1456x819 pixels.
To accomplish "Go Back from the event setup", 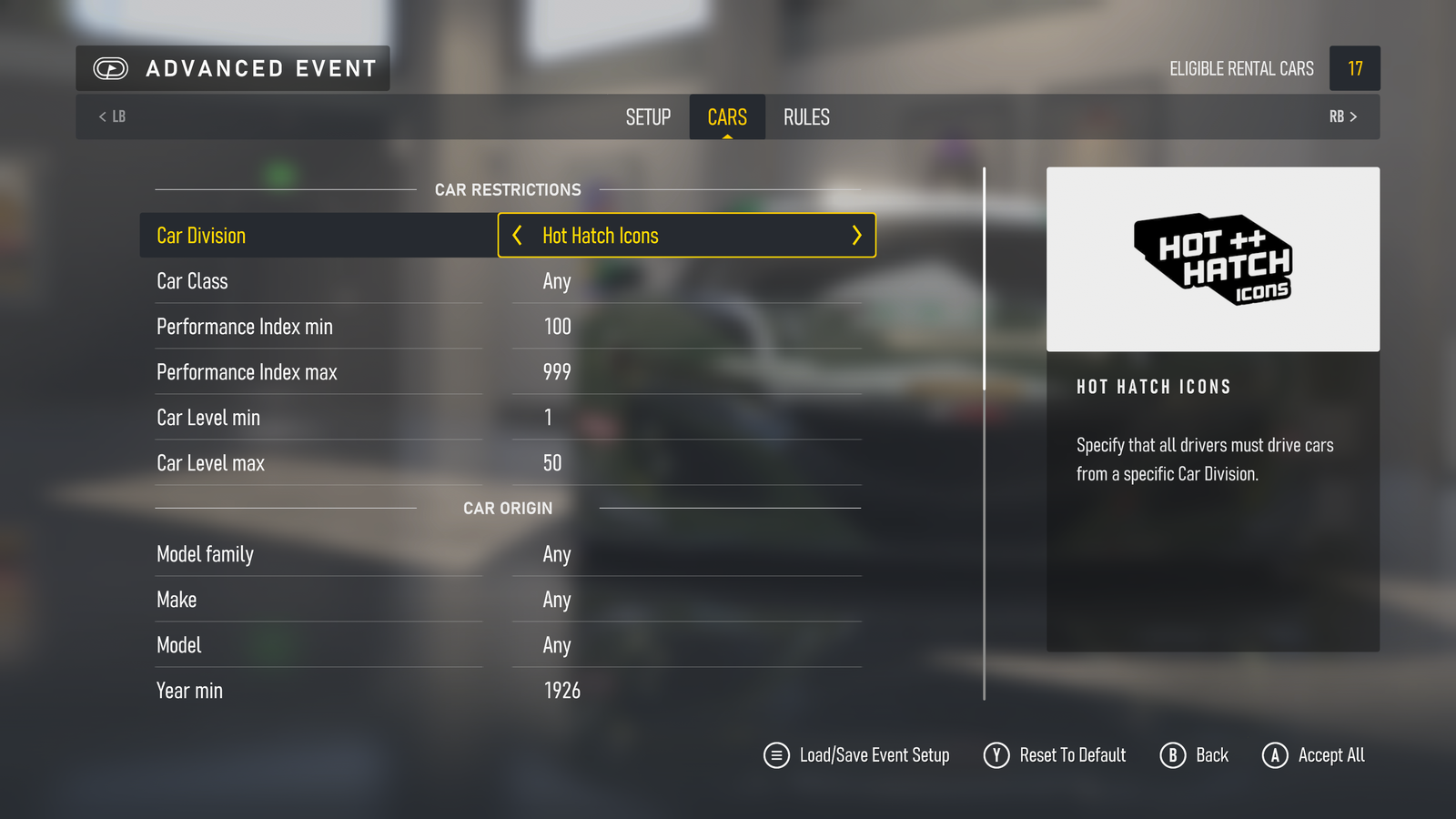I will 1194,755.
